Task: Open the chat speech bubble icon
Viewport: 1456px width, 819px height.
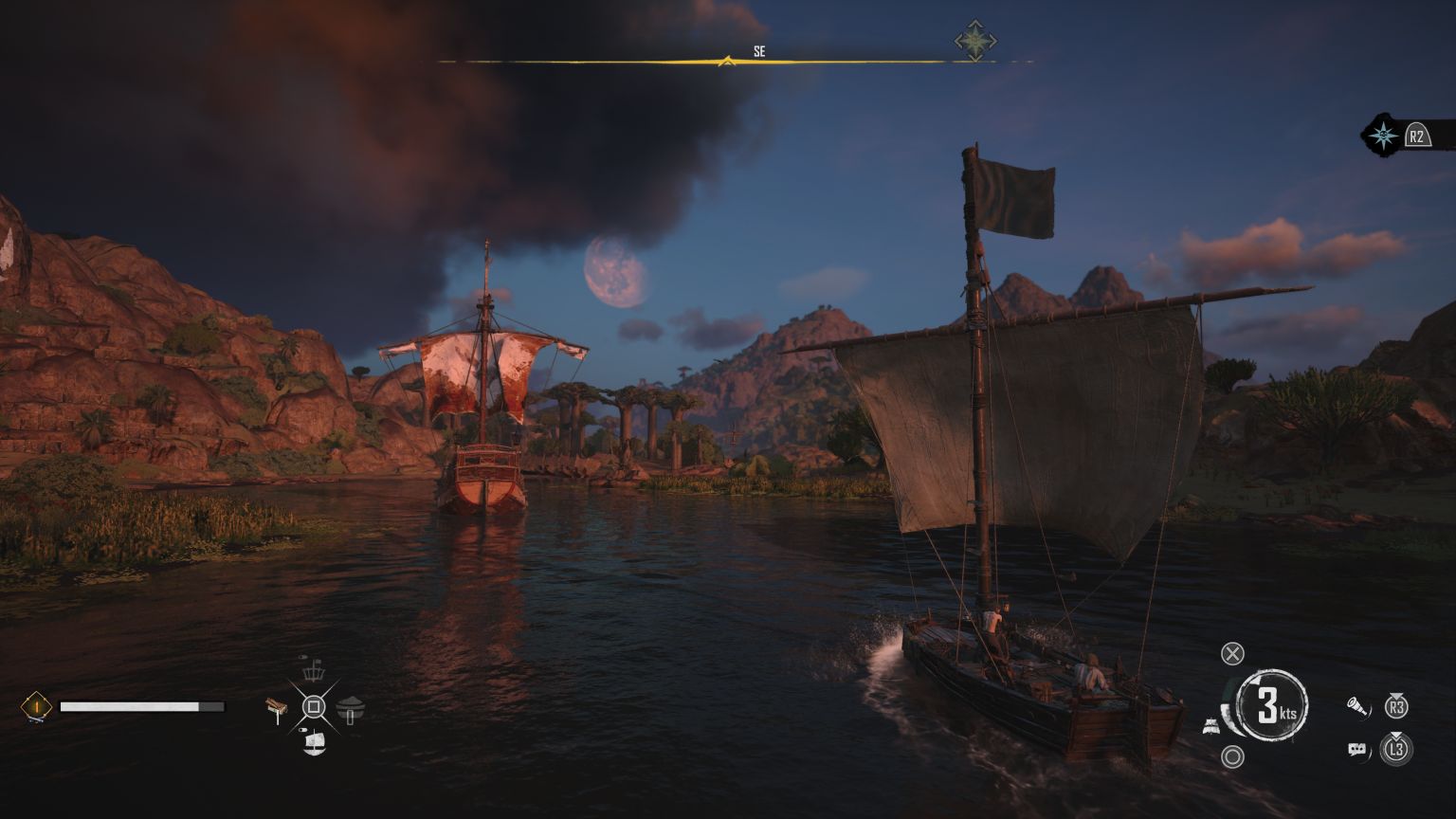Action: point(1358,750)
